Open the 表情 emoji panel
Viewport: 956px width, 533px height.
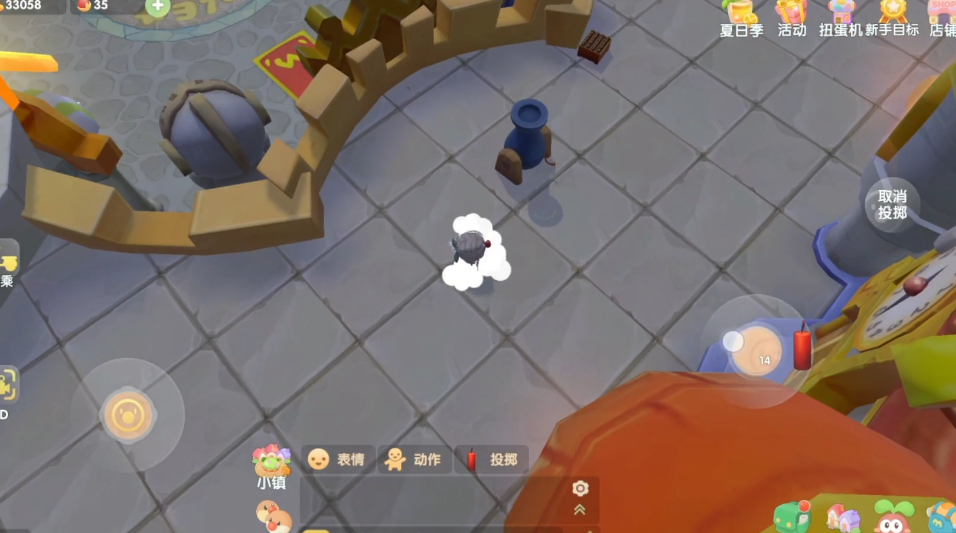[338, 459]
